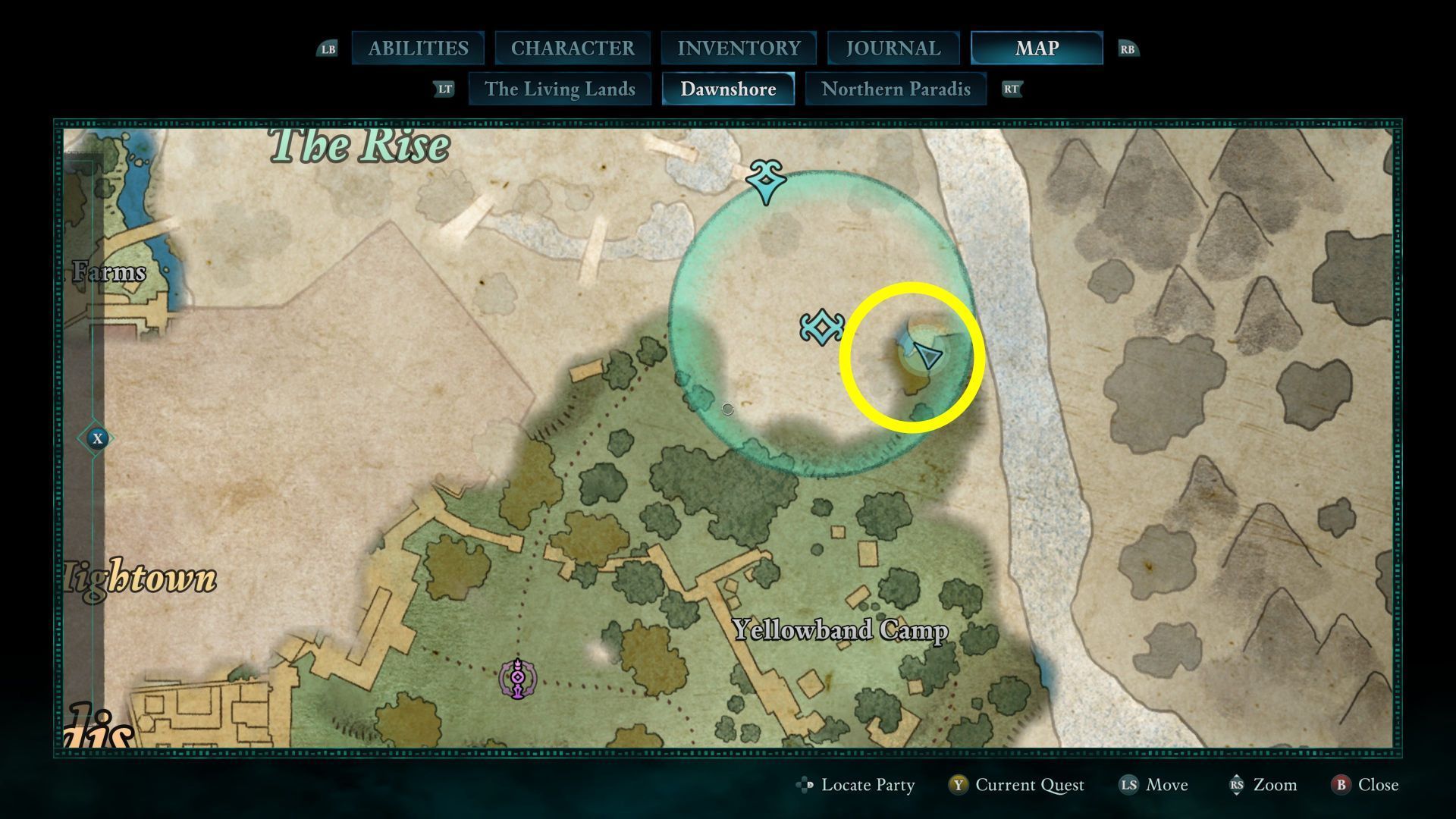Image resolution: width=1456 pixels, height=819 pixels.
Task: Show The Living Lands map
Action: point(560,89)
